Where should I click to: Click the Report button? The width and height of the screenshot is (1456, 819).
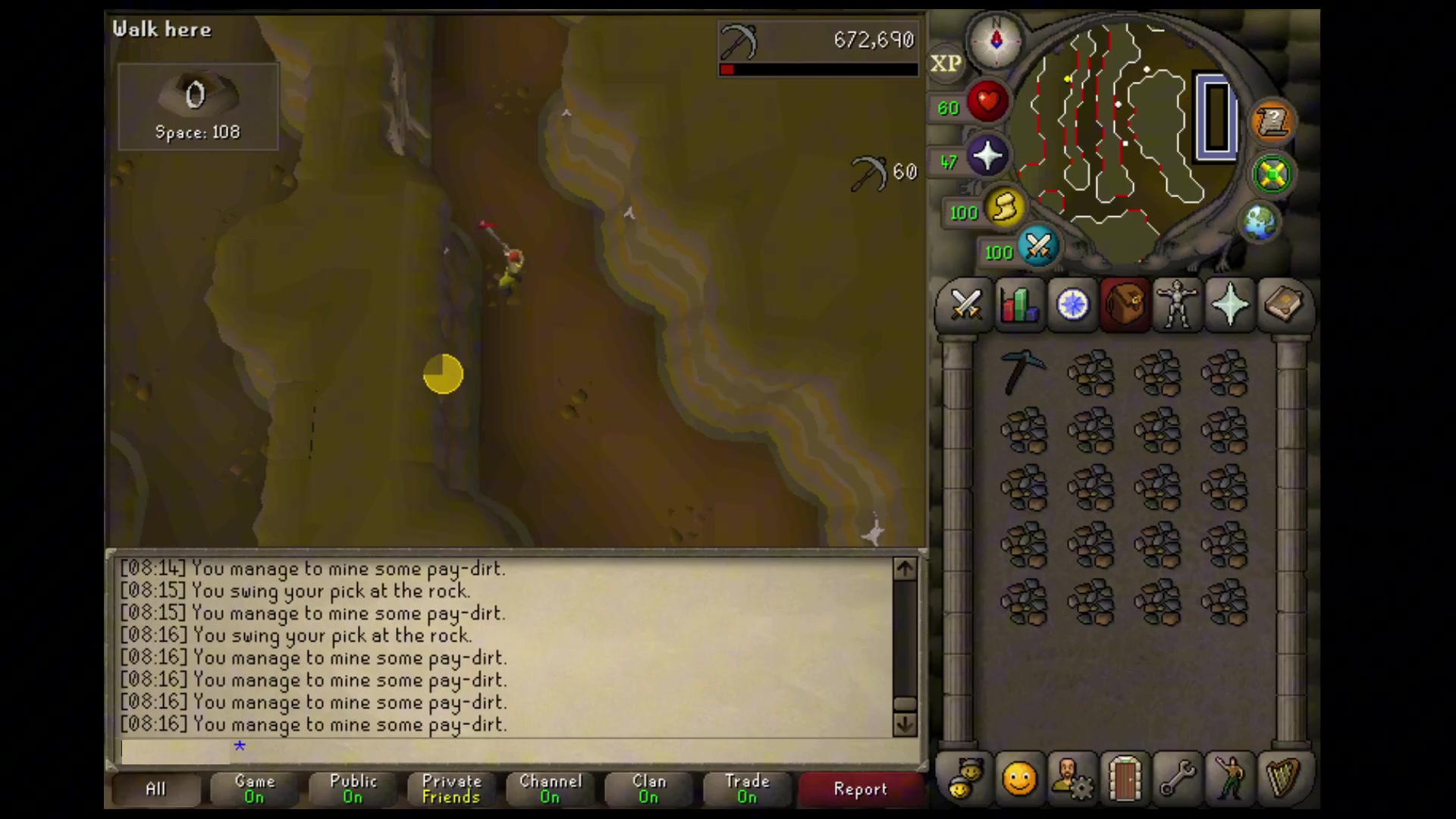[860, 789]
